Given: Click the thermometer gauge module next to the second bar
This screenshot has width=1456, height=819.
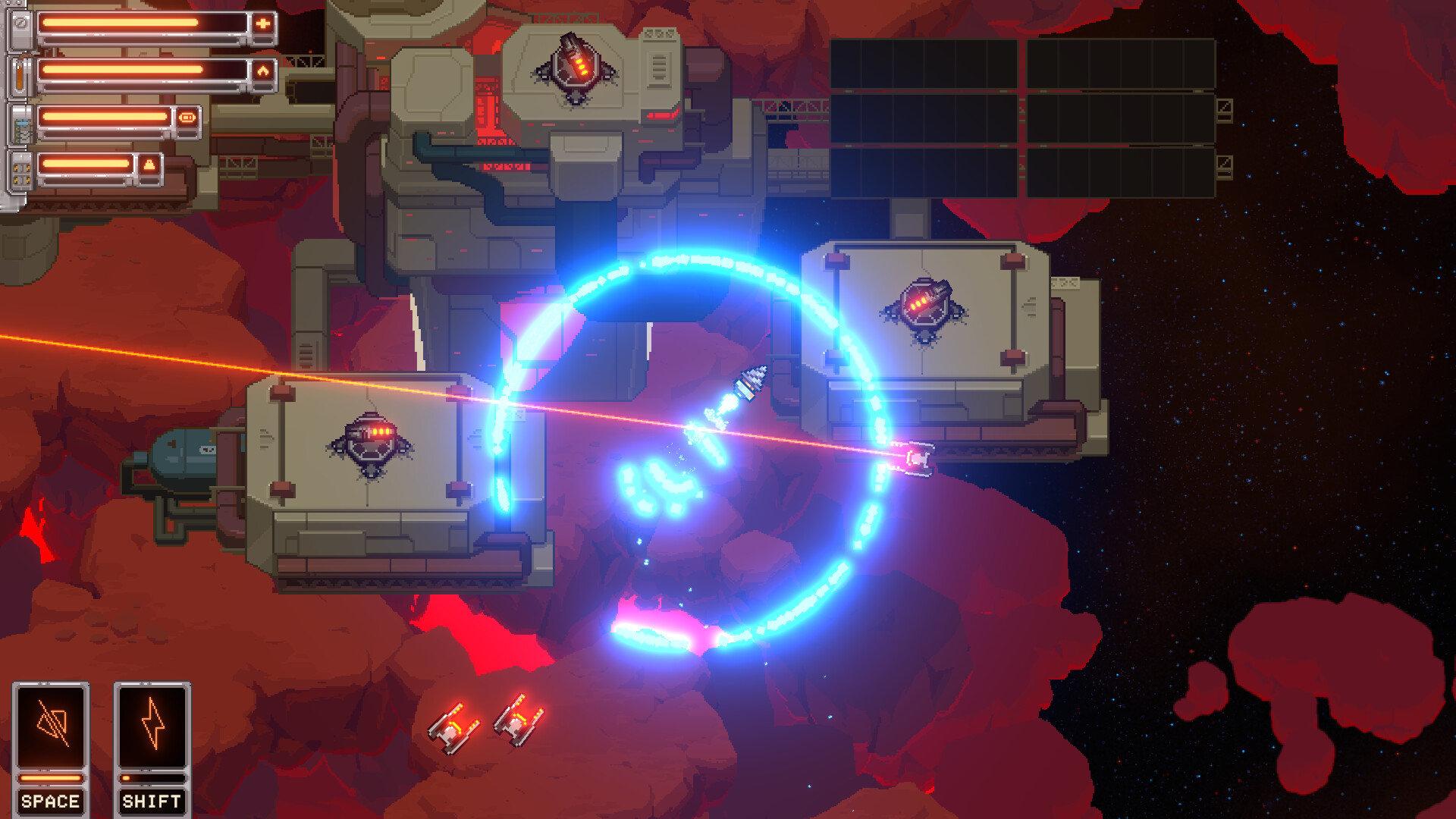Looking at the screenshot, I should click(19, 77).
